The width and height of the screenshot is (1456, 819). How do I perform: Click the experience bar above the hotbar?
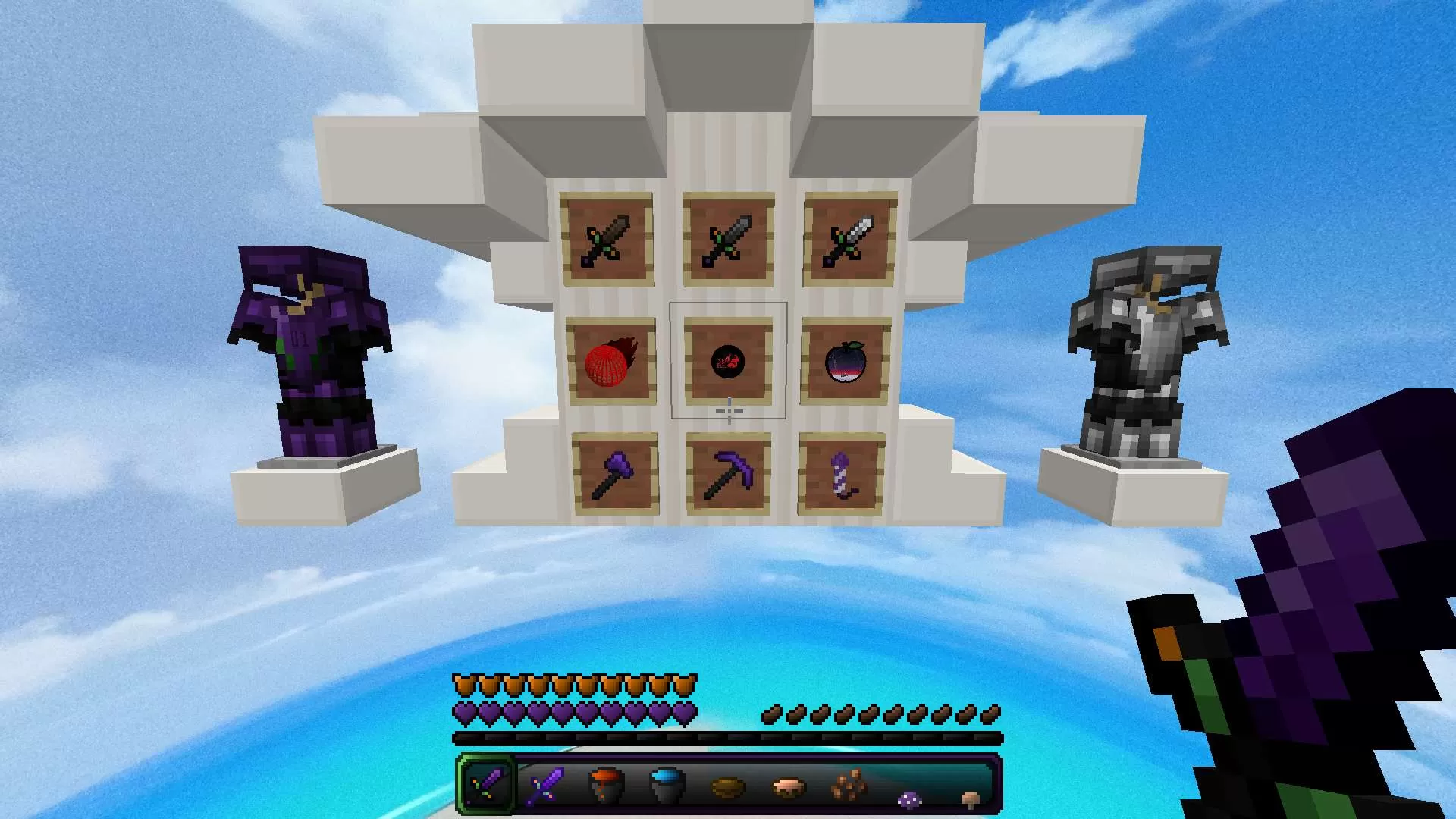728,735
